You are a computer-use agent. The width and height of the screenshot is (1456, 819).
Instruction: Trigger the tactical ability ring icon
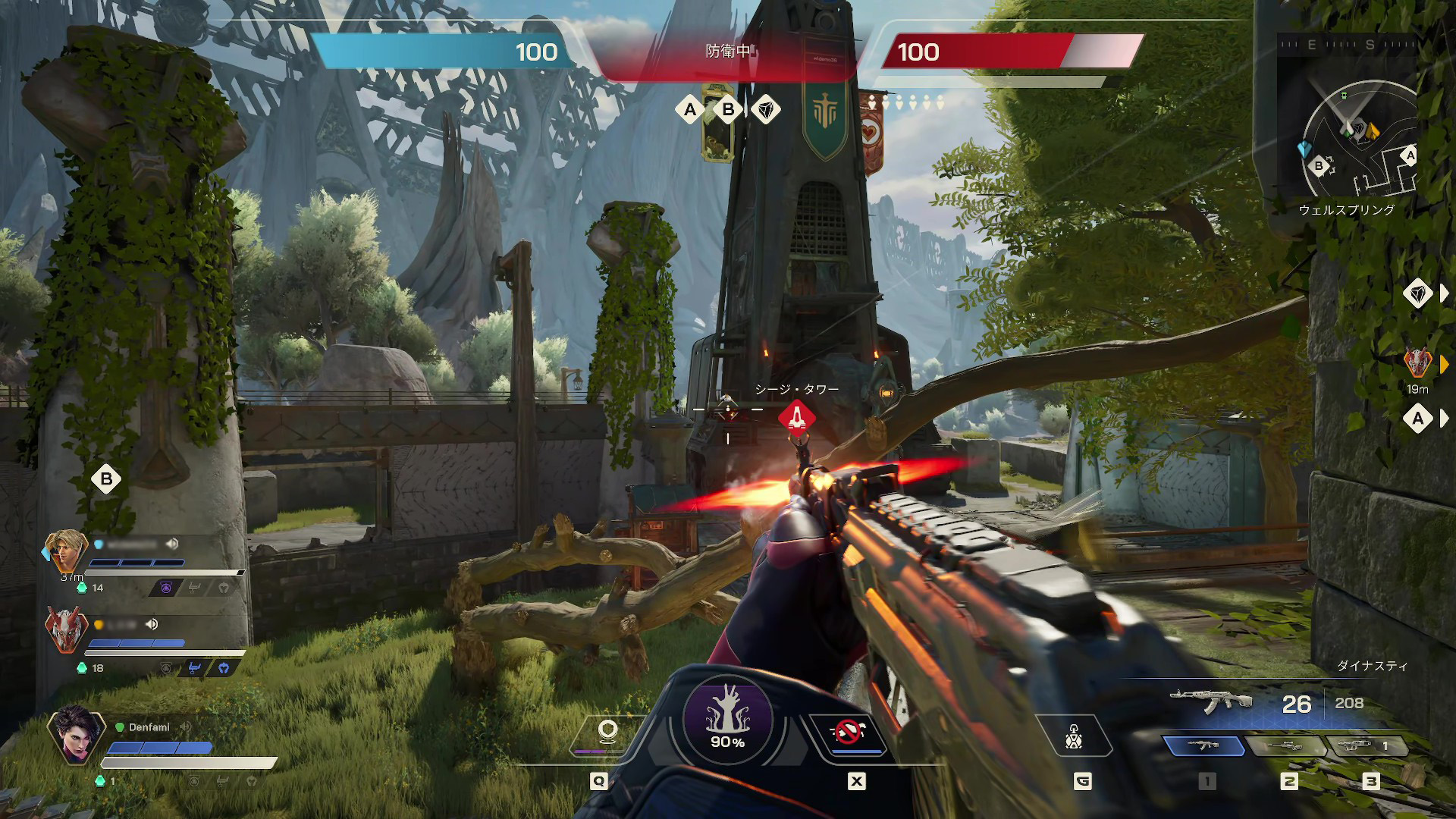point(607,733)
